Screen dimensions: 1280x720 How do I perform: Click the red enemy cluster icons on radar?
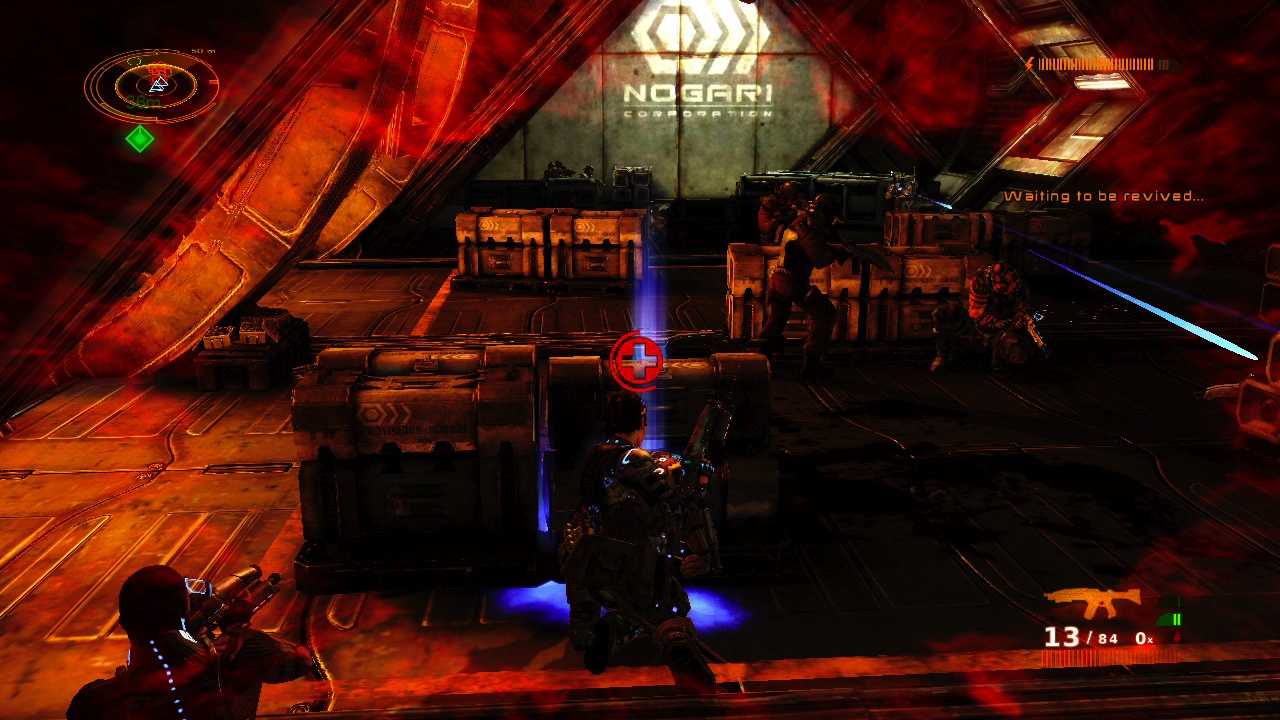point(159,68)
